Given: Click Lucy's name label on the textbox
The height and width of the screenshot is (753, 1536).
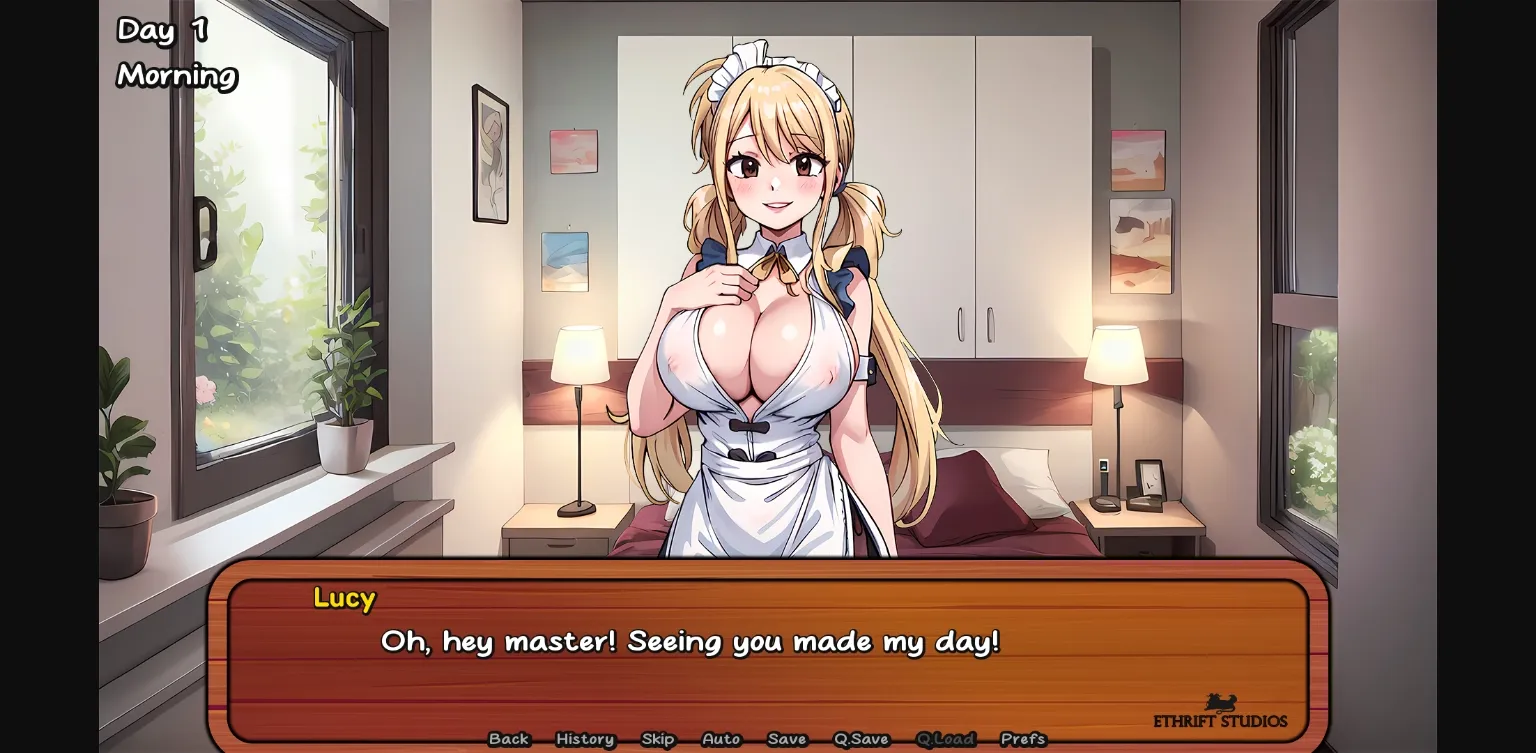Looking at the screenshot, I should click(345, 598).
